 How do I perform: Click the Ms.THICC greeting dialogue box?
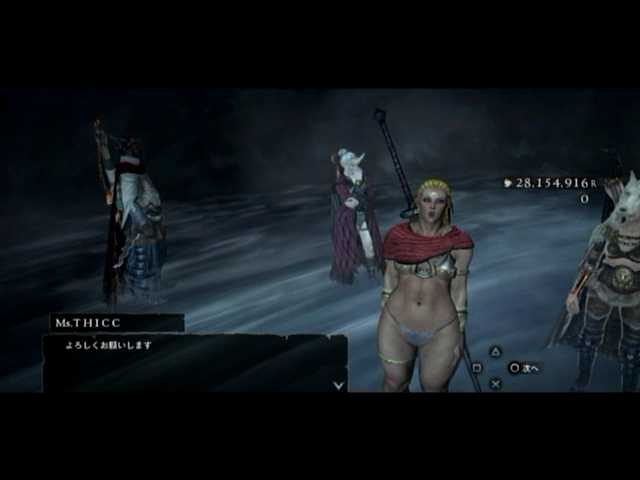point(194,362)
